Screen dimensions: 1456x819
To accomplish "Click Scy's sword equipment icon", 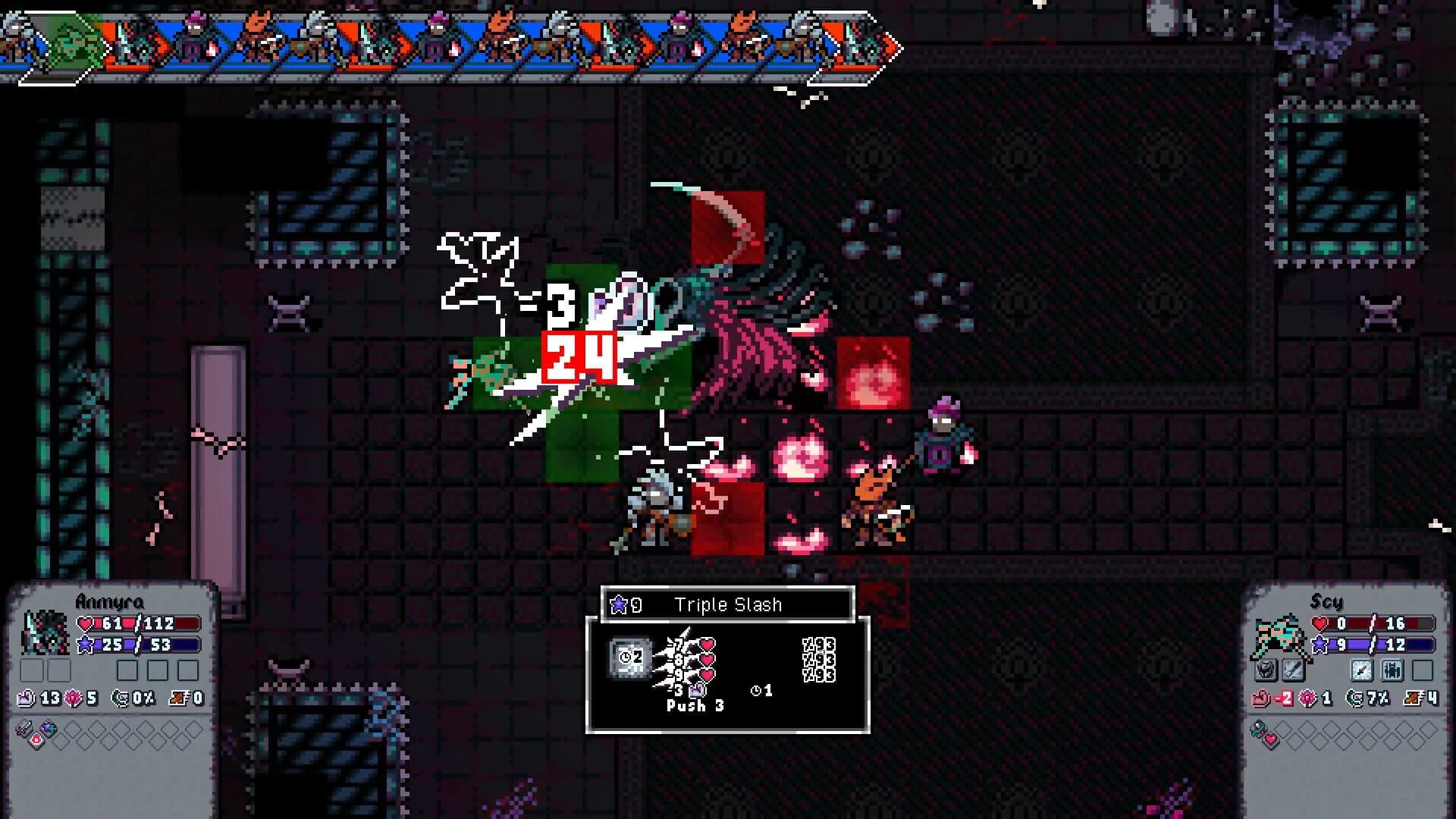I will 1293,670.
